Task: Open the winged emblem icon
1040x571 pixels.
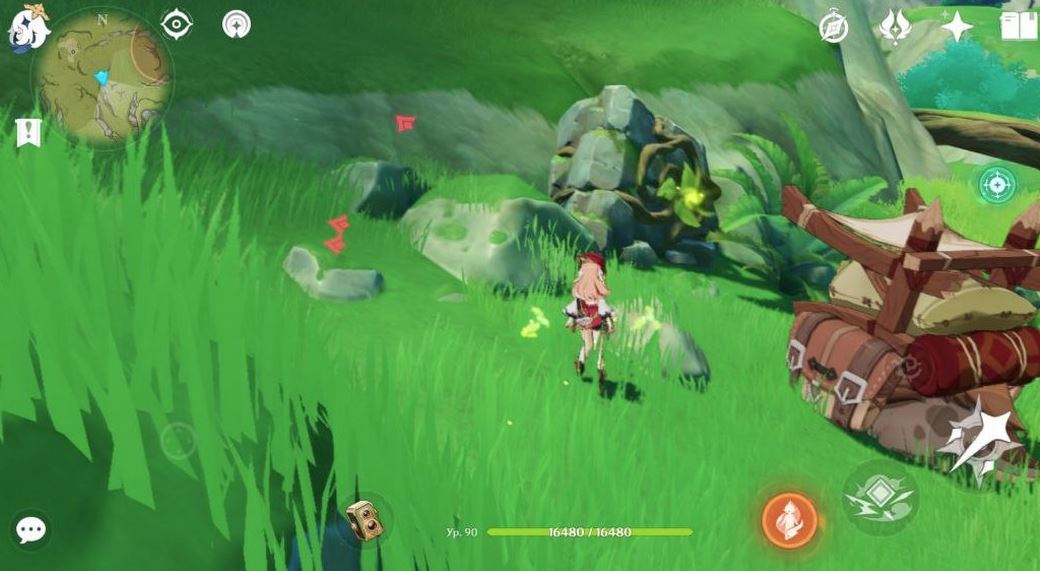Action: tap(894, 26)
